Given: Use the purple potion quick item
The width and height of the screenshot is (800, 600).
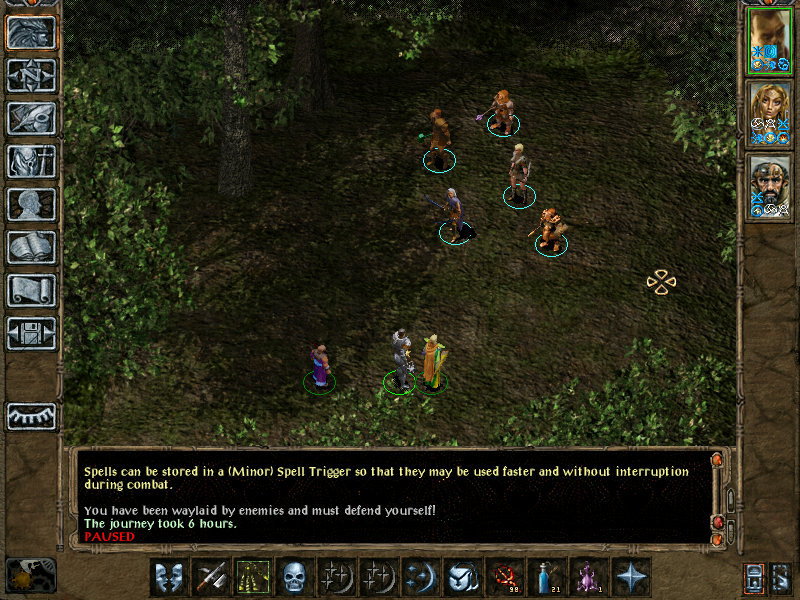Looking at the screenshot, I should (588, 577).
